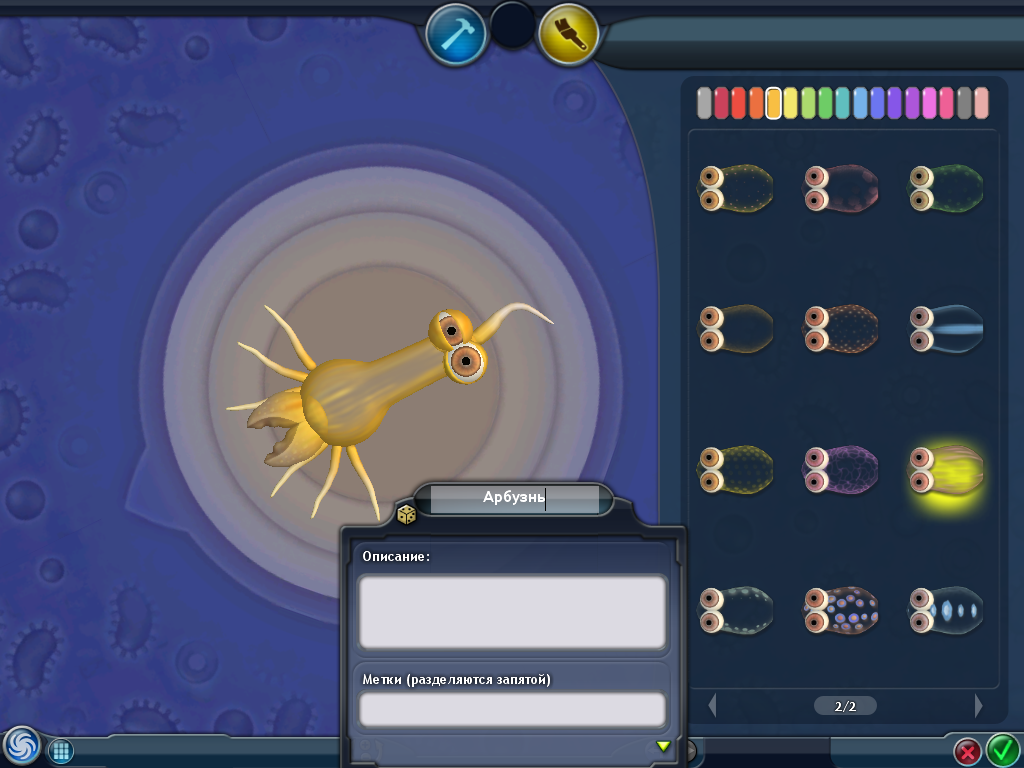Apply the glowing highlighted yellow cell skin
The height and width of the screenshot is (768, 1024).
[946, 469]
